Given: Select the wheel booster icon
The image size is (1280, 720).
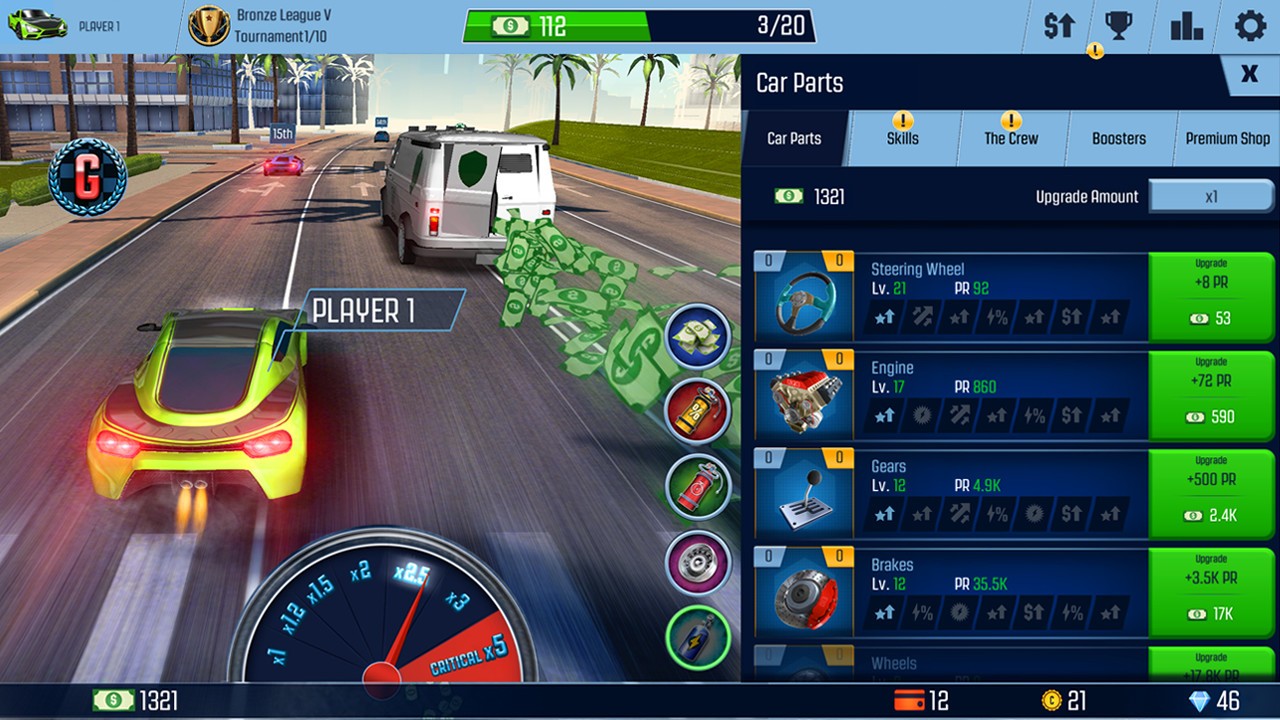Looking at the screenshot, I should click(698, 562).
